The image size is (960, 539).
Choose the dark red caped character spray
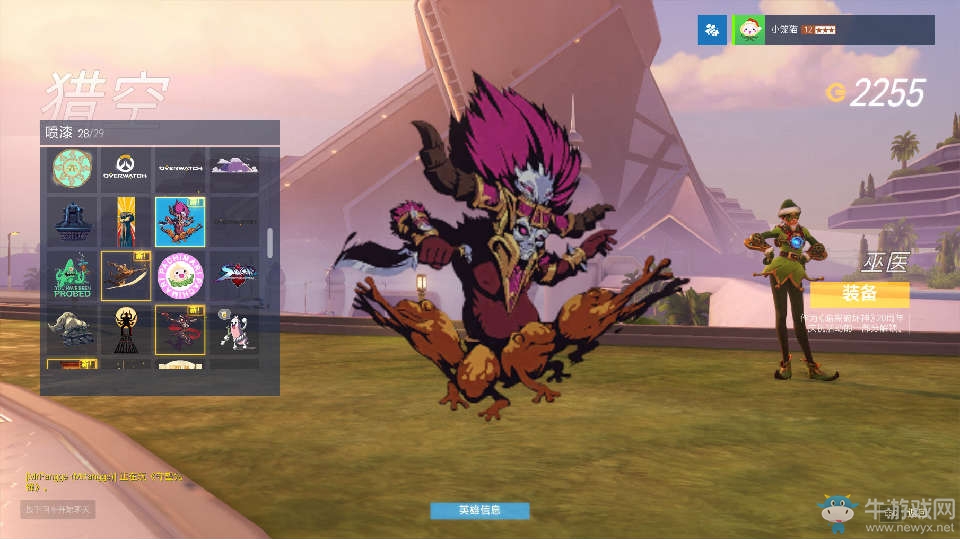[180, 329]
